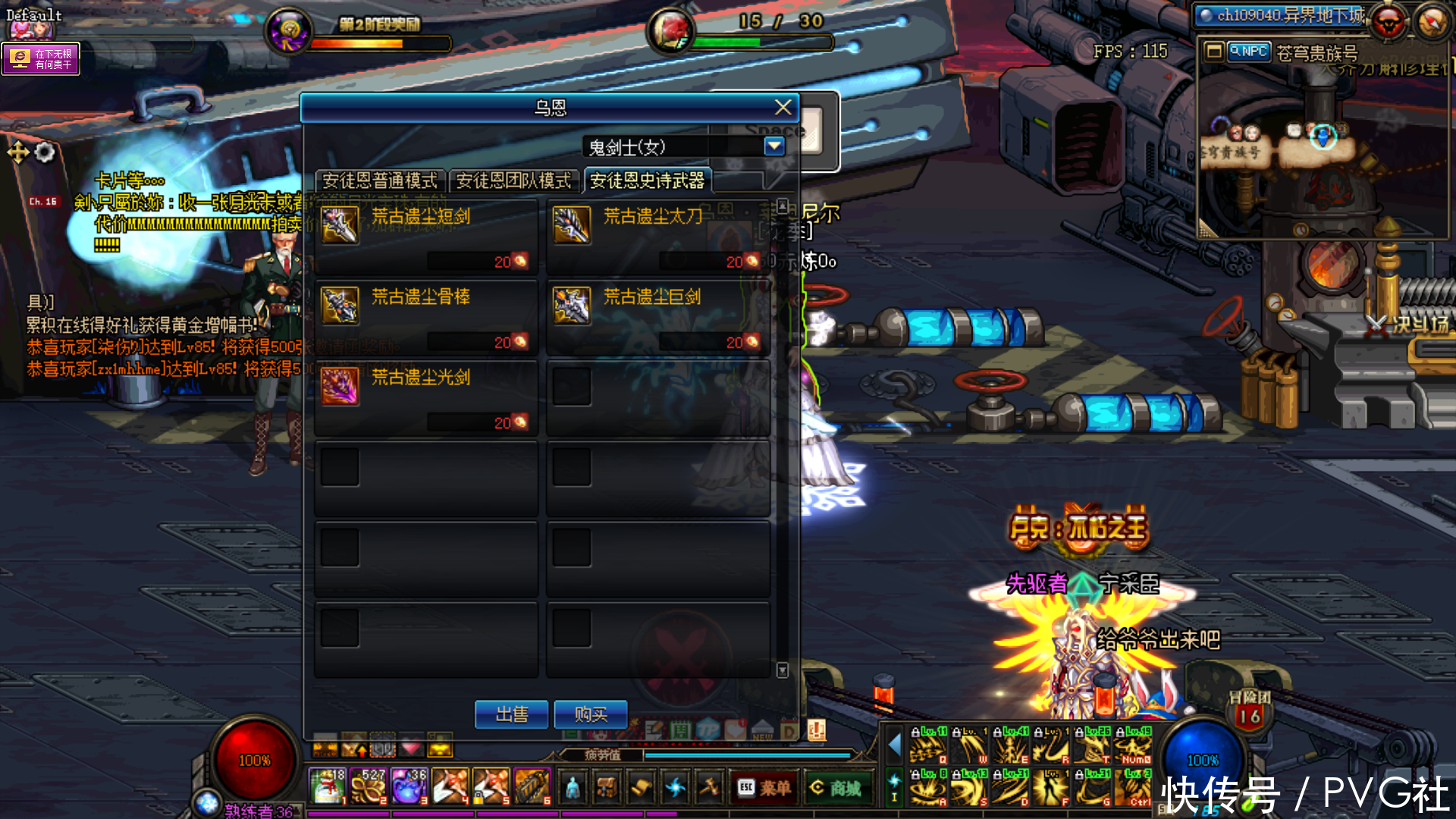This screenshot has width=1456, height=819.
Task: Open the character info silhouette icon
Action: click(x=573, y=789)
